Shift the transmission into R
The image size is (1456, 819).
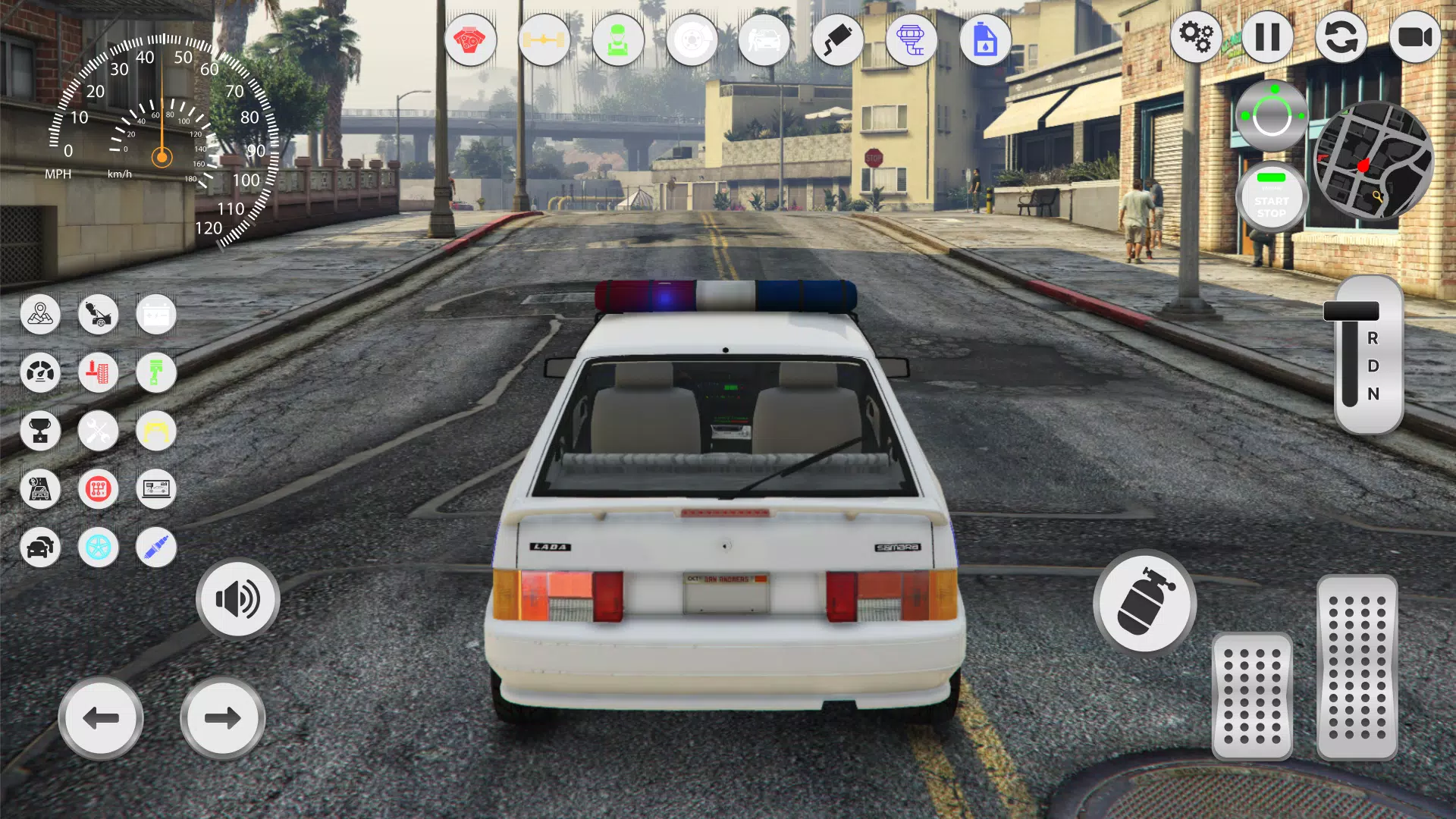1372,340
